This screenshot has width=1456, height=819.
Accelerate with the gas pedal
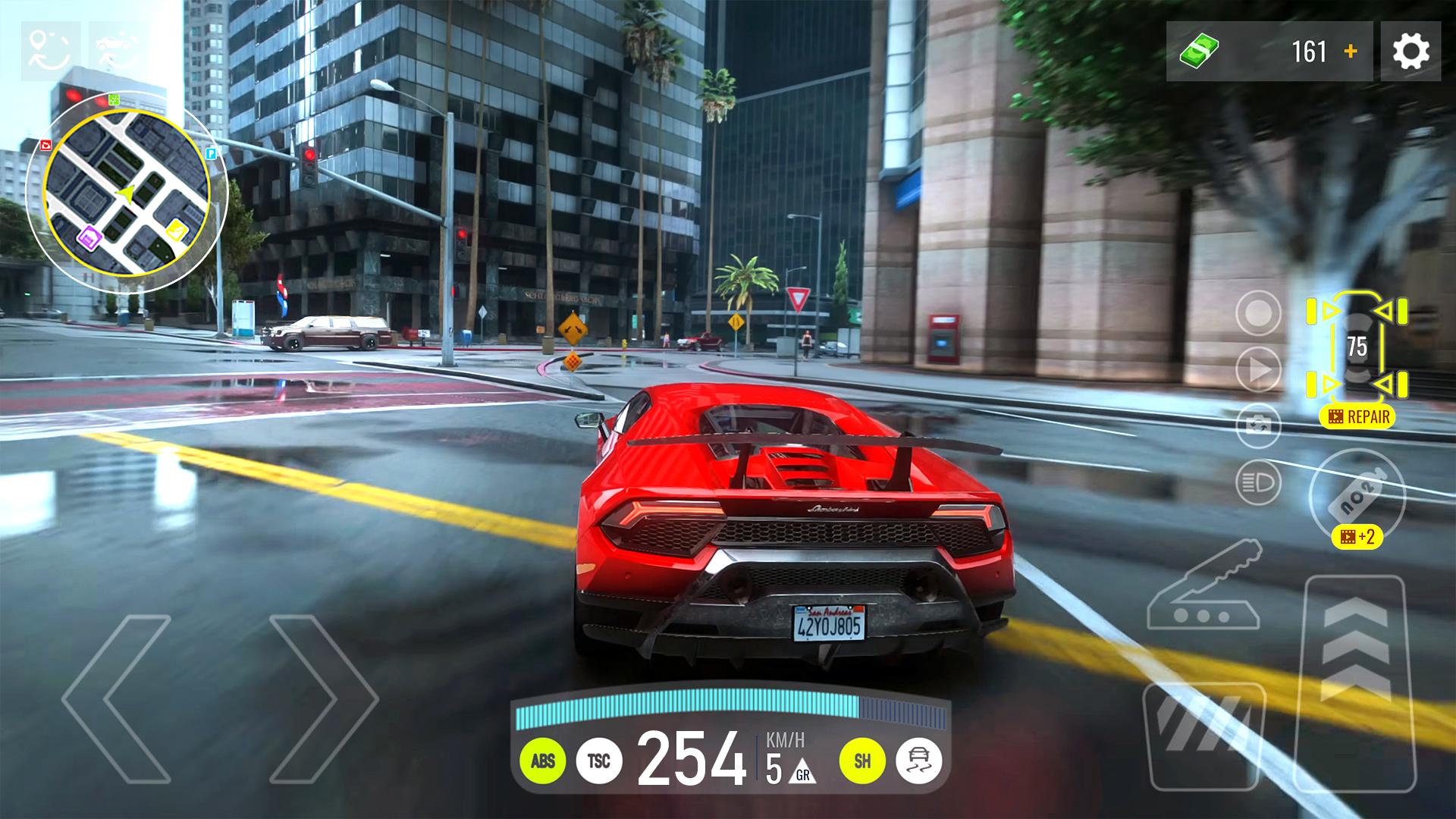click(1356, 682)
